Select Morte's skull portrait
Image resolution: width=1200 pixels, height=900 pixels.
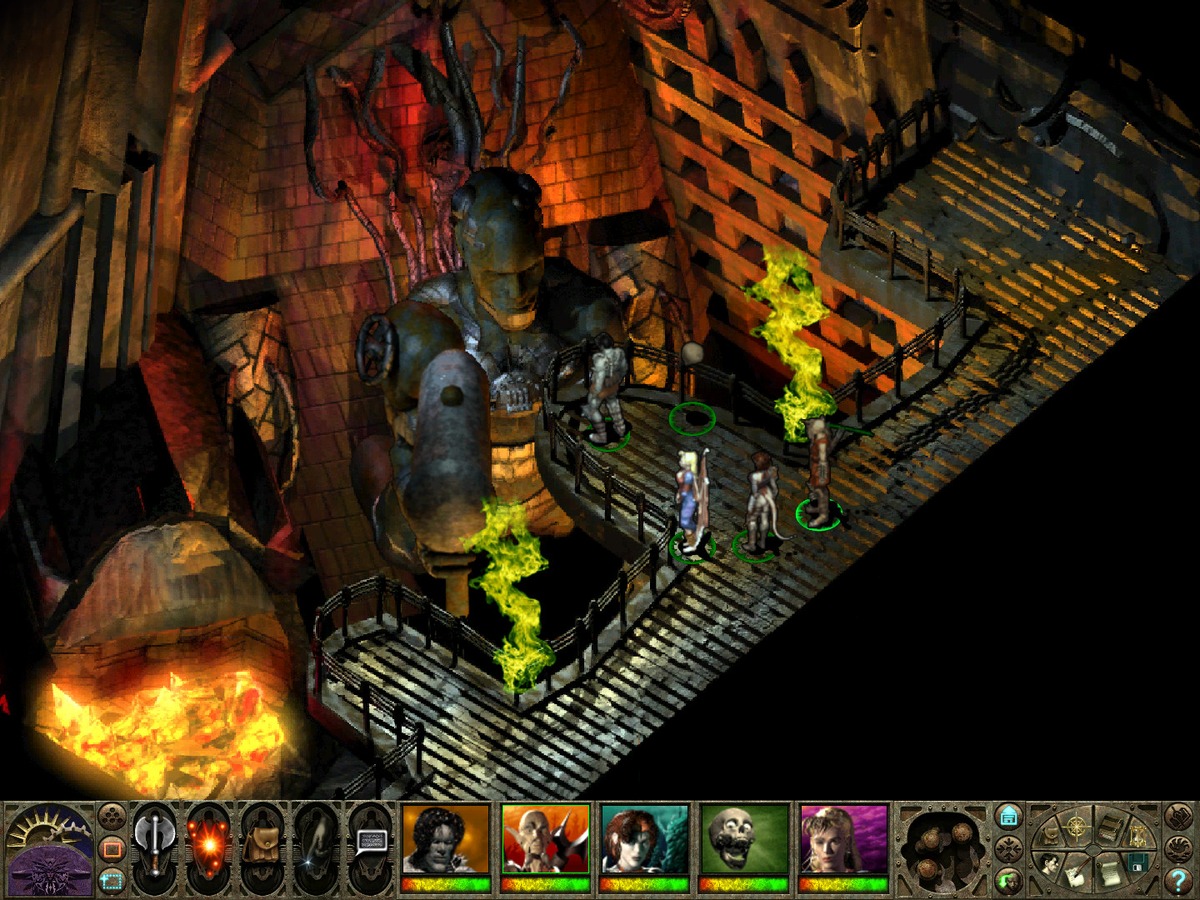point(745,839)
